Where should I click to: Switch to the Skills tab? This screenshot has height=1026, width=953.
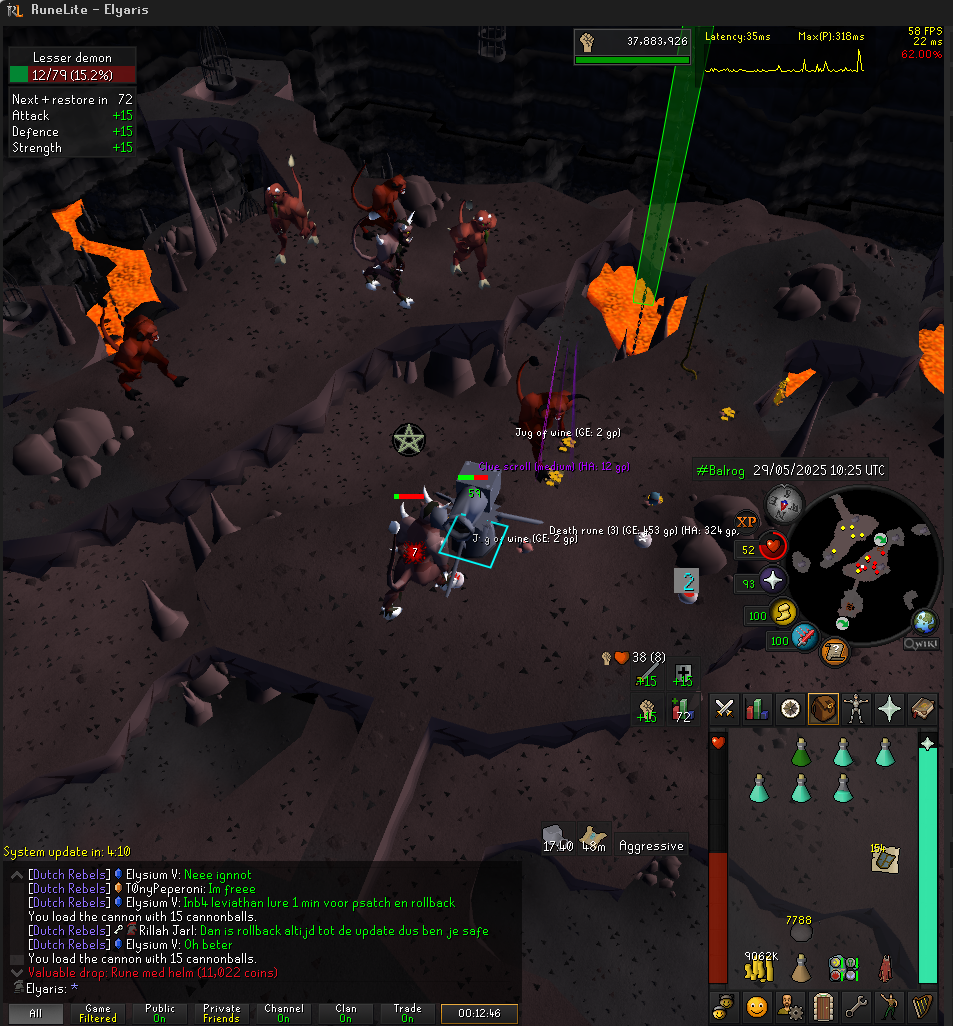click(x=758, y=709)
